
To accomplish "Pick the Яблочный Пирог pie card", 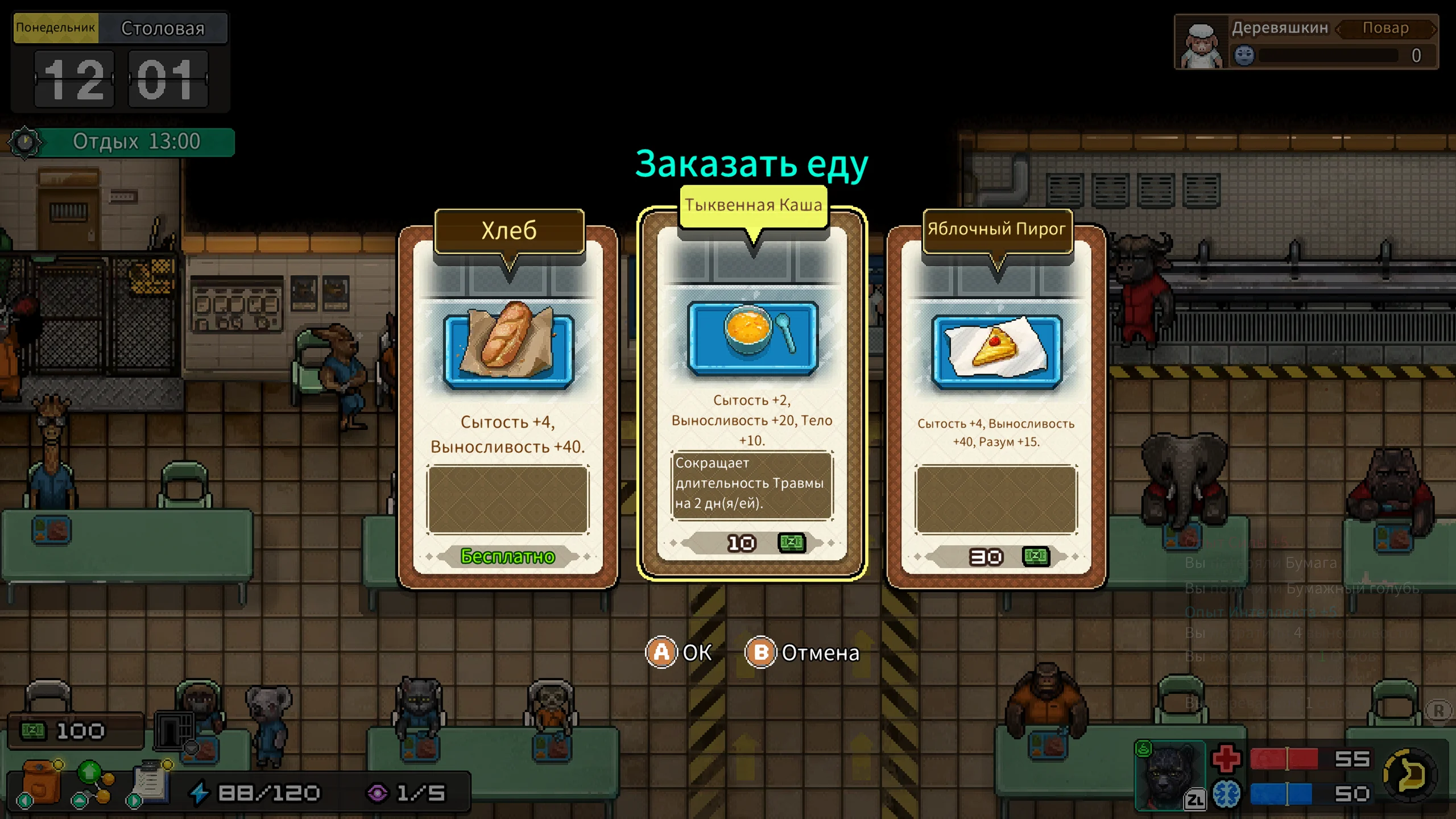I will tap(996, 407).
